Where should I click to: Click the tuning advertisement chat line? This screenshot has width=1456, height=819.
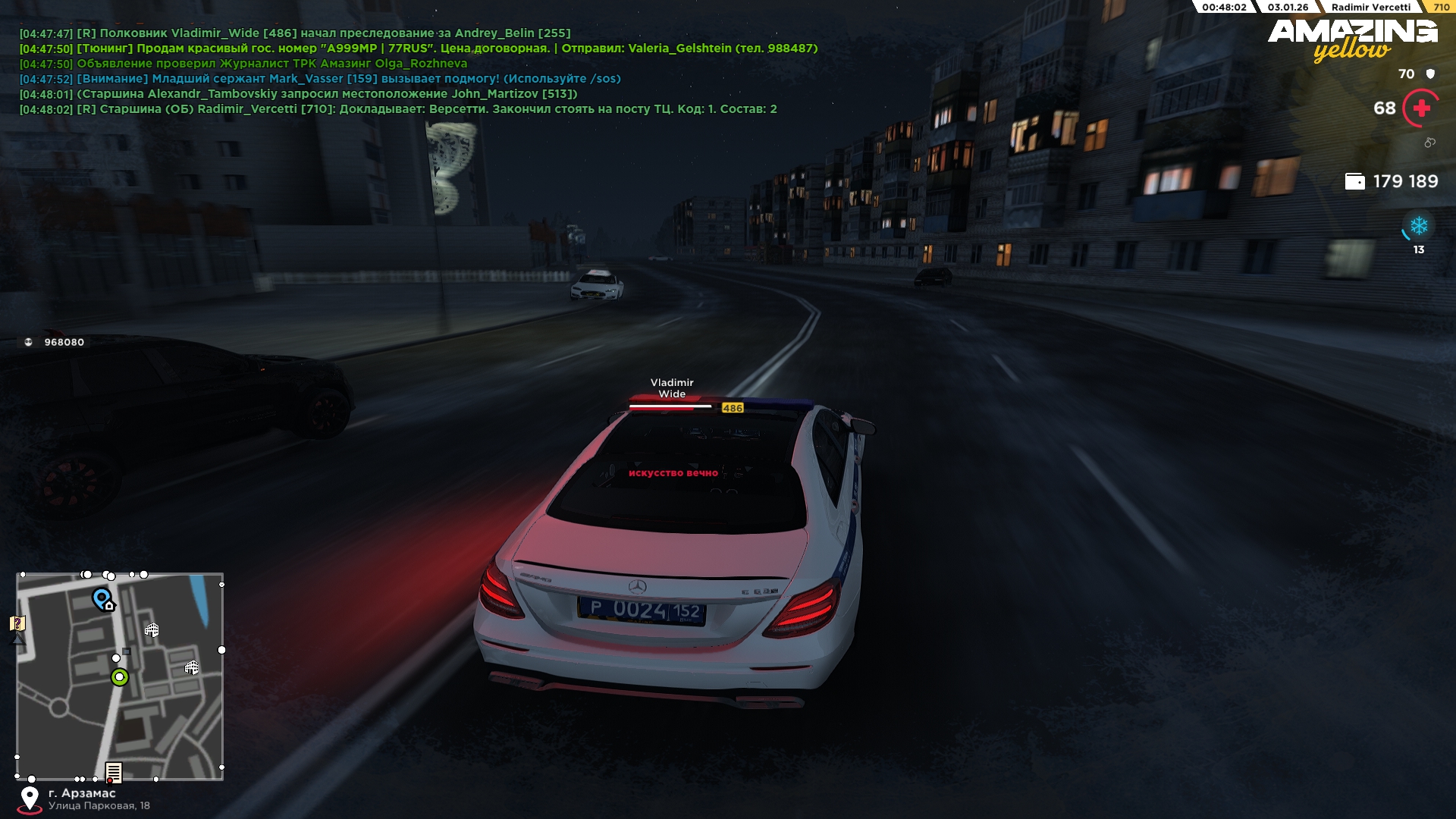[x=417, y=49]
